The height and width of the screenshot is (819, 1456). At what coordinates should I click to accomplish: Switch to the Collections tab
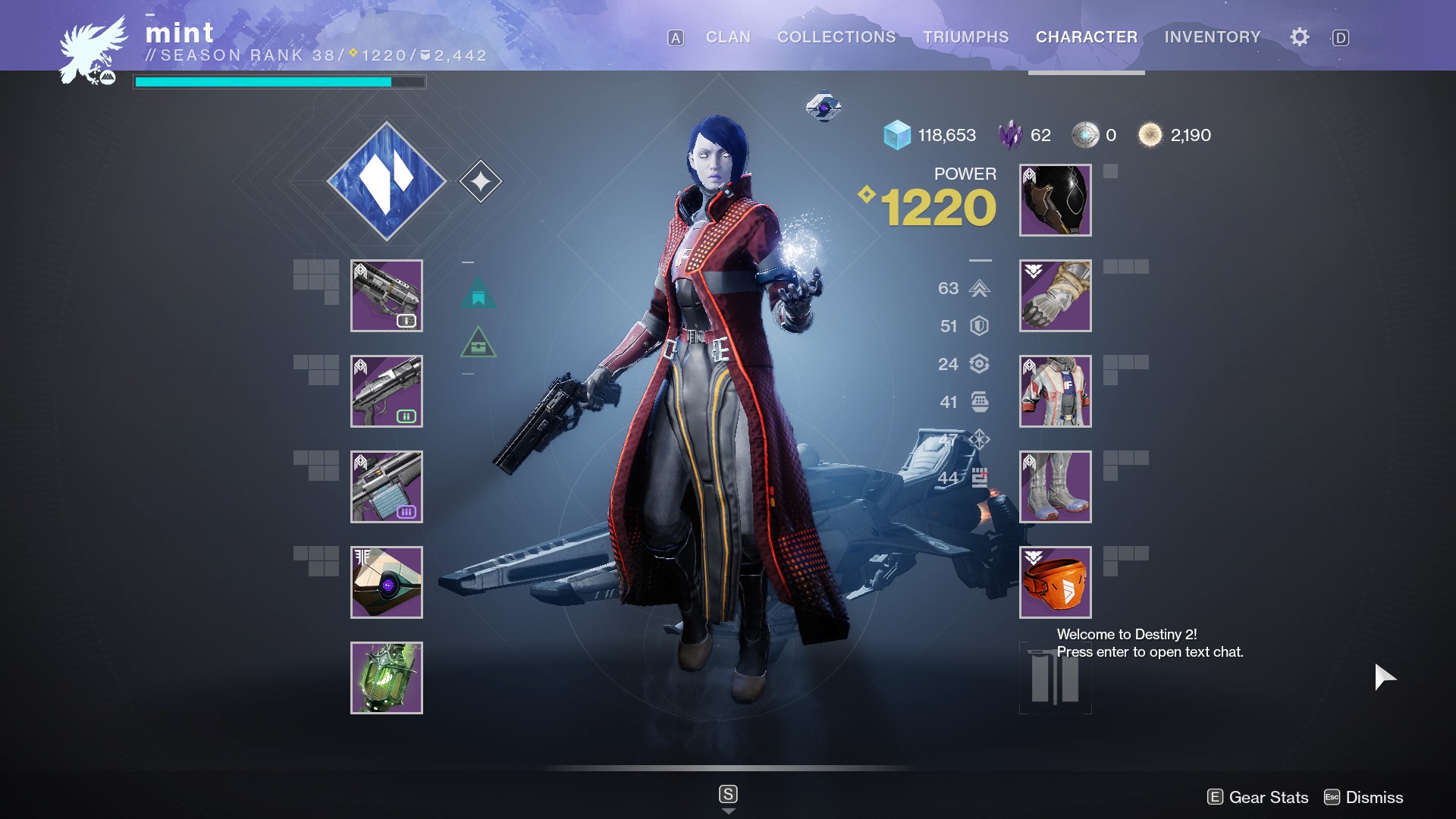tap(836, 37)
